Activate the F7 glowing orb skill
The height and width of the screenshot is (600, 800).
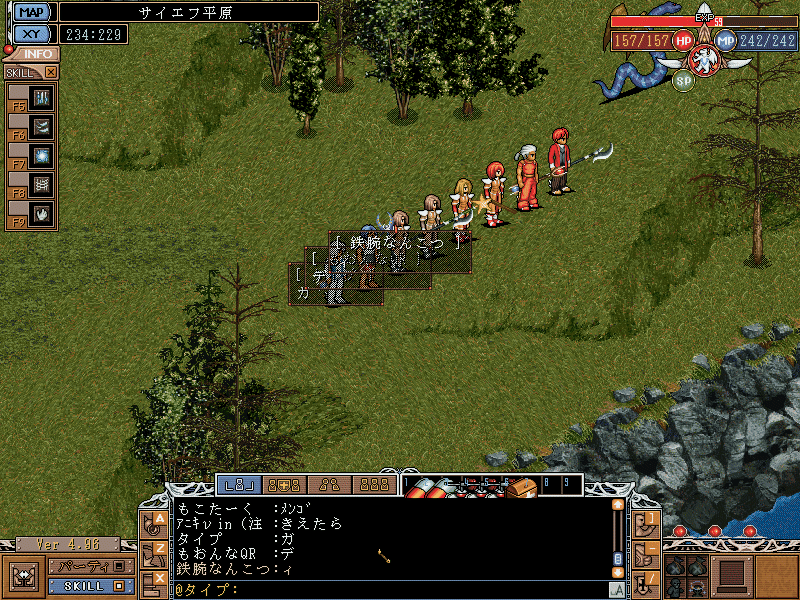click(x=41, y=155)
